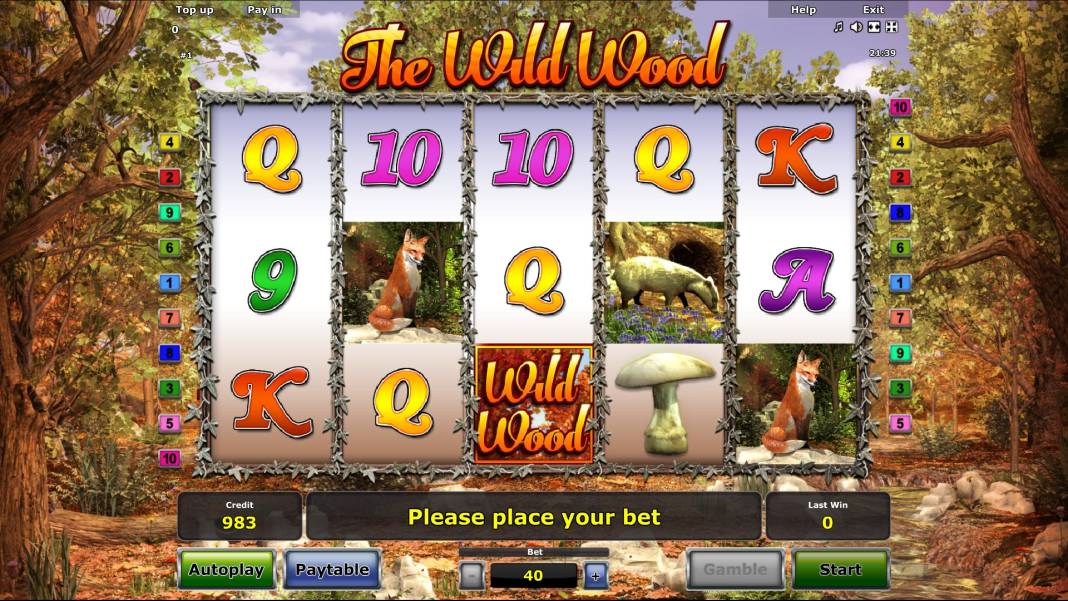This screenshot has width=1068, height=601.
Task: Toggle sound with the speaker icon
Action: [856, 27]
